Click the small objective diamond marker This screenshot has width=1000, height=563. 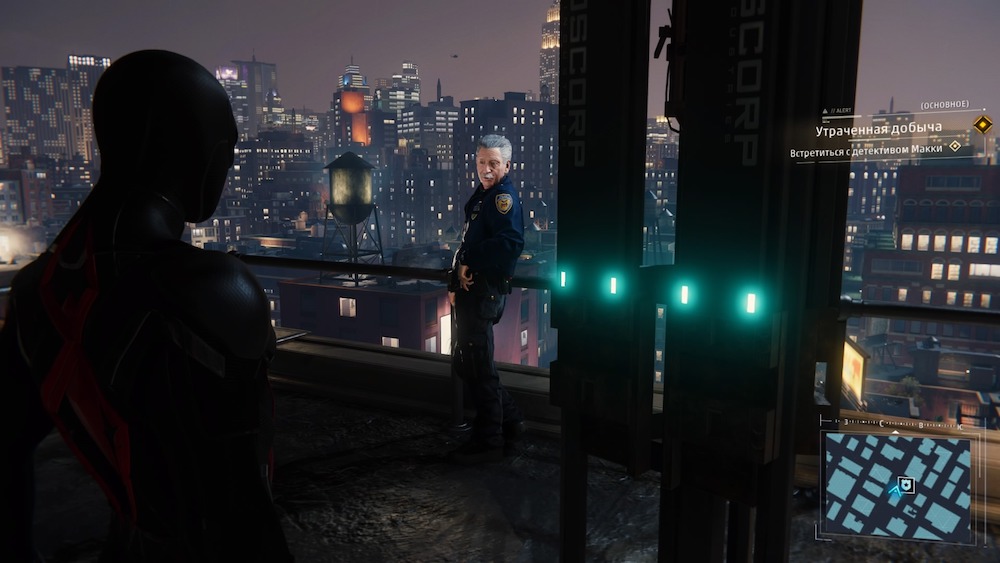[955, 146]
